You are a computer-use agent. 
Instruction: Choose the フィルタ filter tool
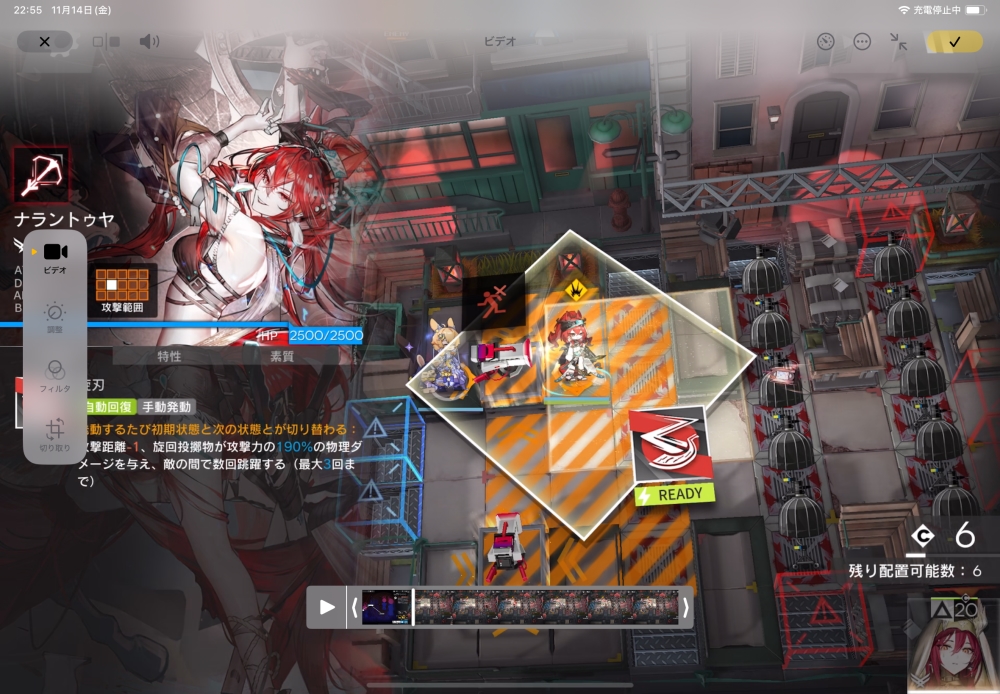pos(56,375)
